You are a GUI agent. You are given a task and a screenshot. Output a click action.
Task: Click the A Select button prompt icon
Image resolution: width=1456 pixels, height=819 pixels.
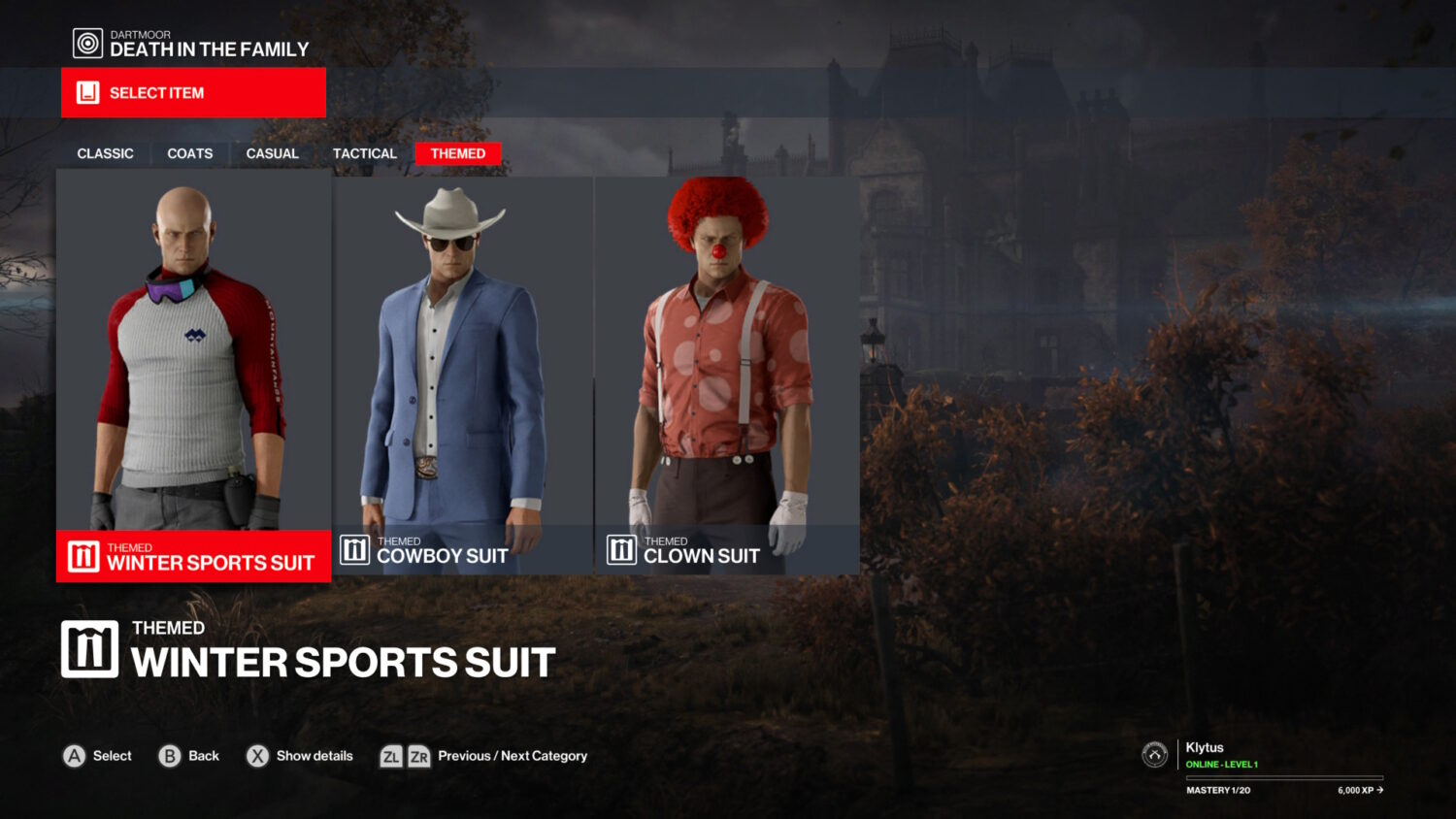coord(73,755)
